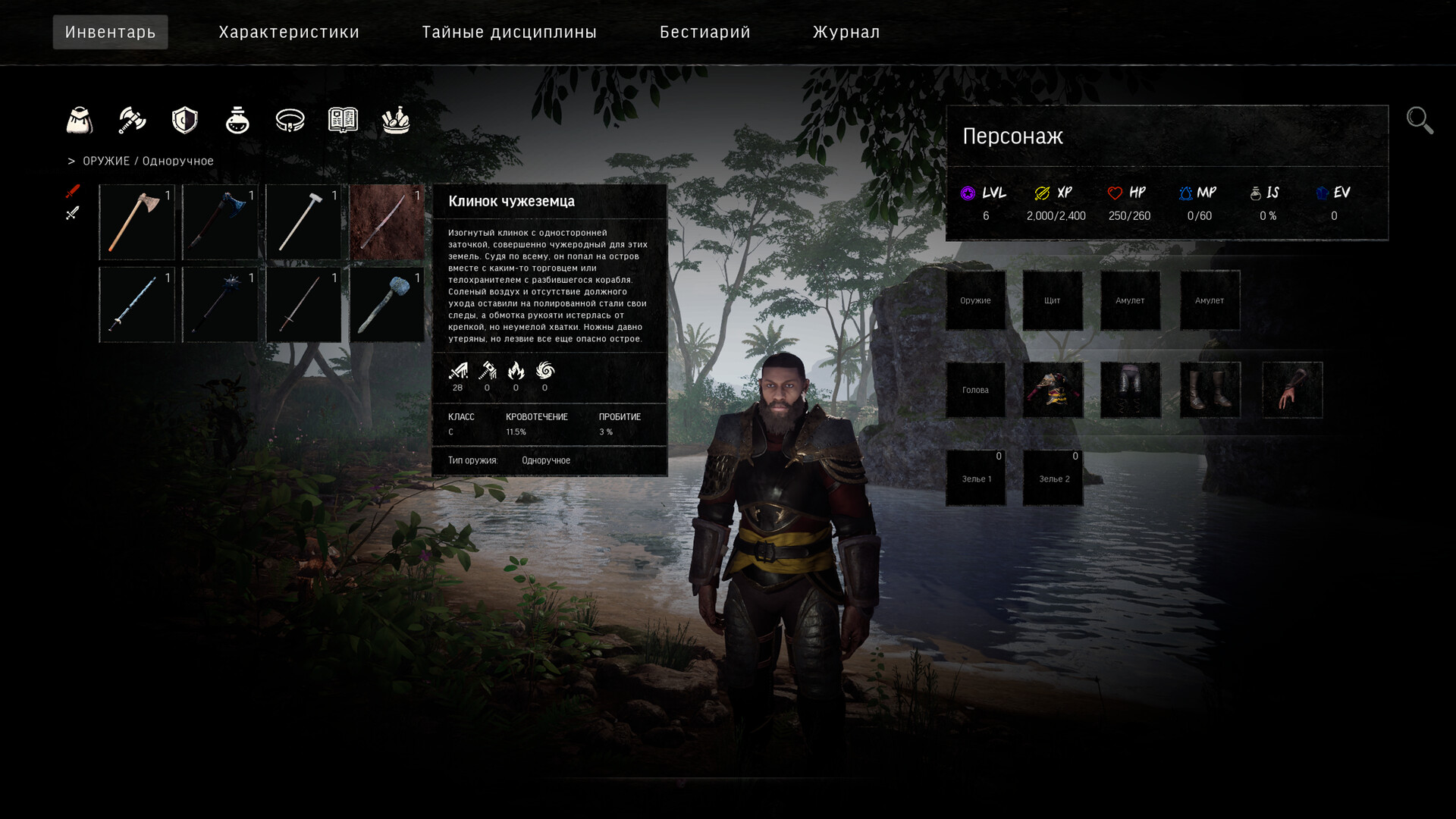Click the magnifying glass search icon
This screenshot has height=819, width=1456.
point(1420,121)
